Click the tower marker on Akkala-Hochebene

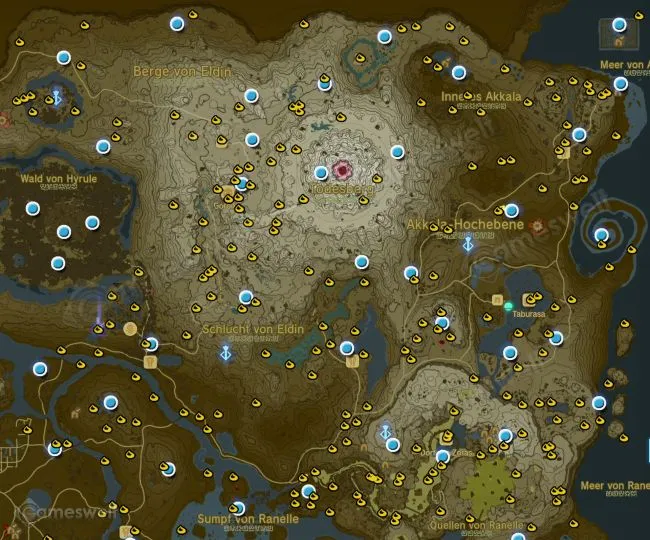pyautogui.click(x=467, y=244)
